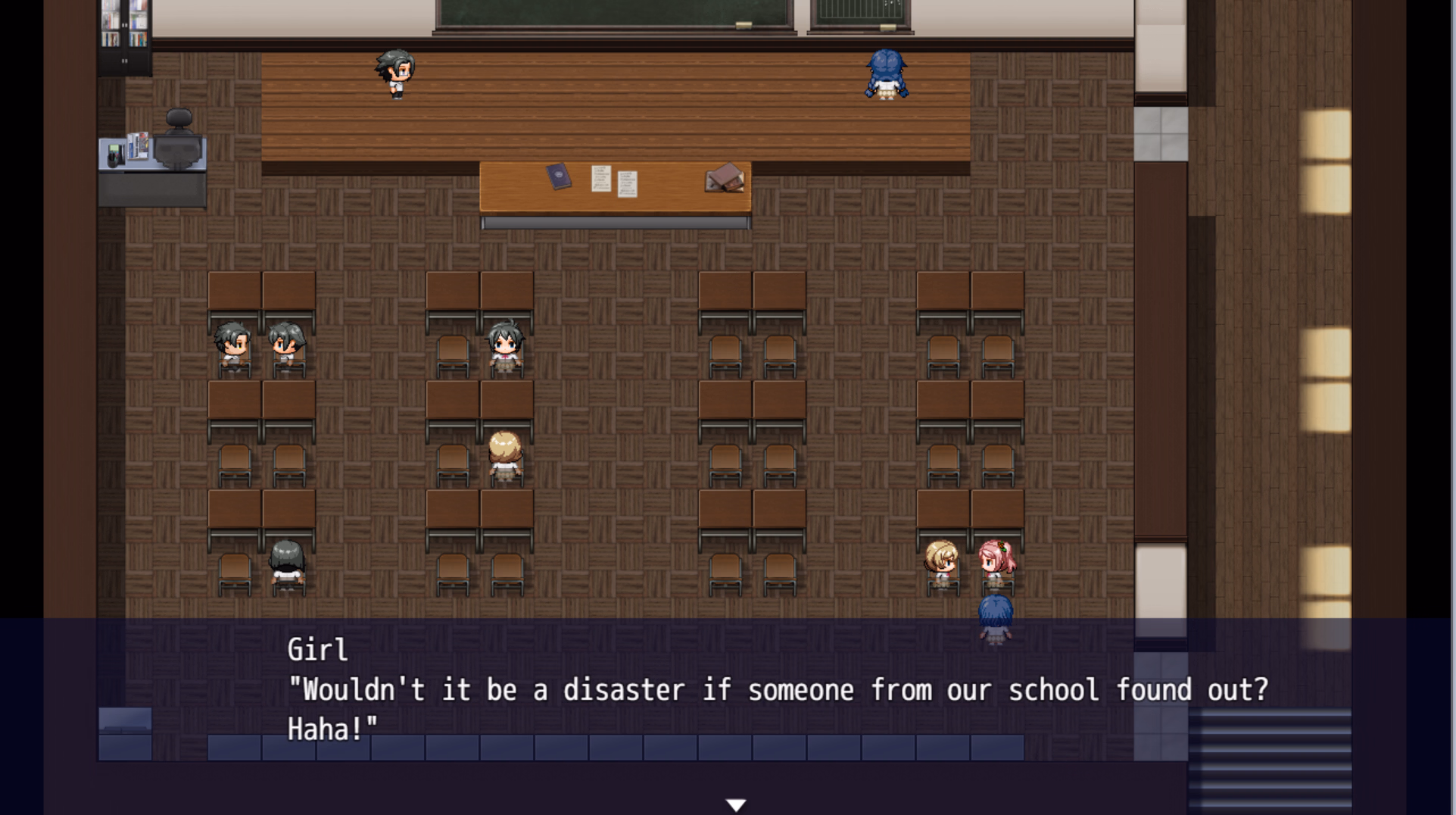
Task: Click the chalk tray below the teacher's desk
Action: click(x=613, y=223)
